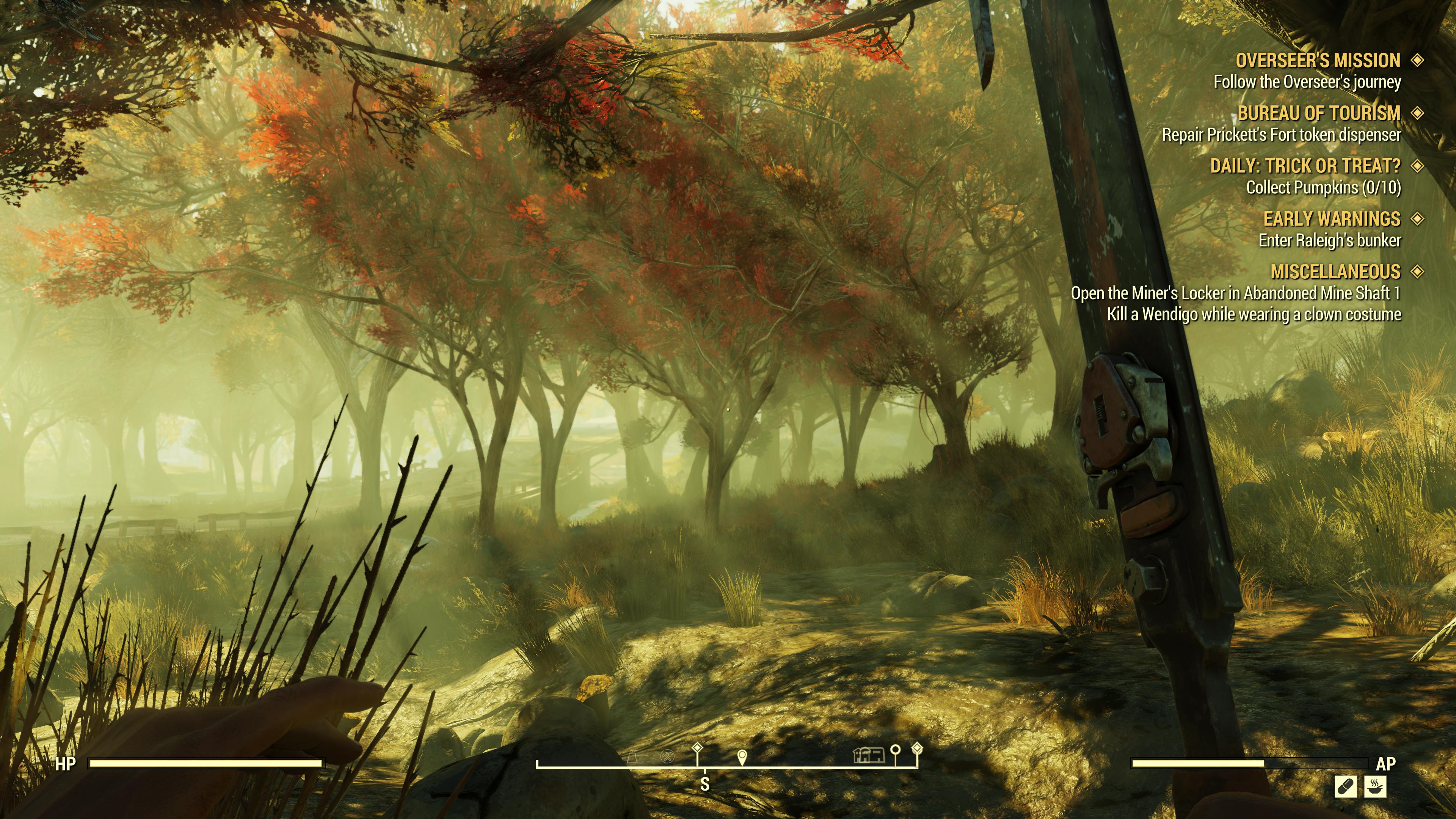
Task: Select the Daily: Trick or Treat? quest
Action: (x=1305, y=166)
